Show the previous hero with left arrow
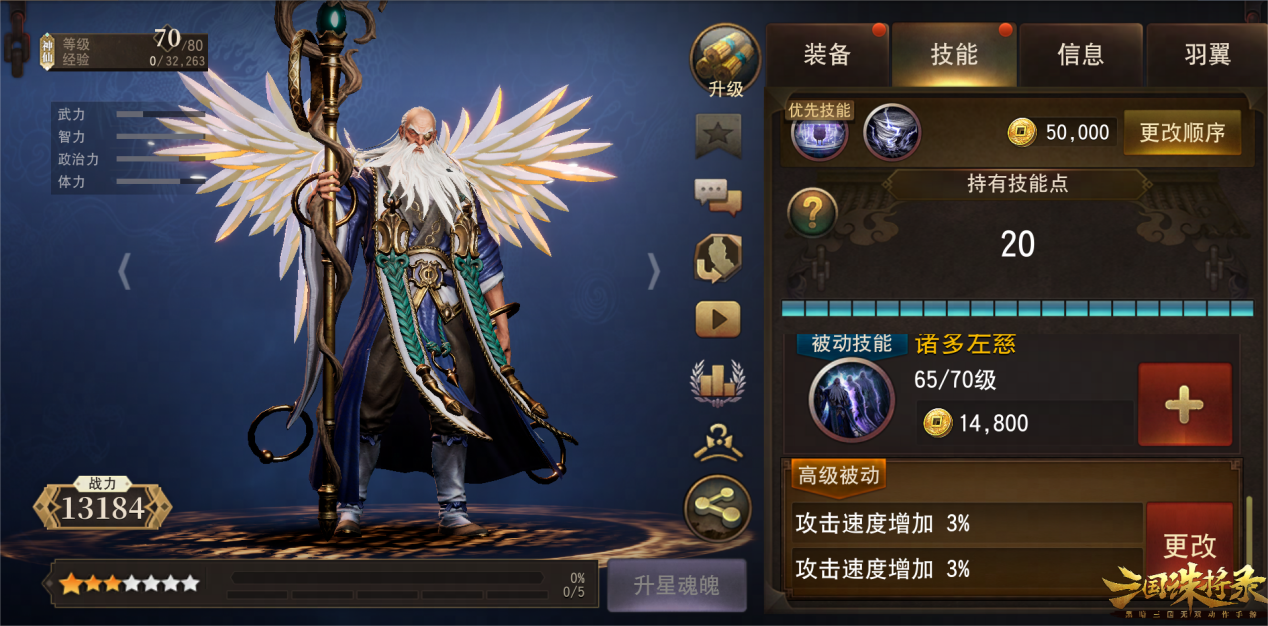Viewport: 1268px width, 626px height. coord(125,271)
